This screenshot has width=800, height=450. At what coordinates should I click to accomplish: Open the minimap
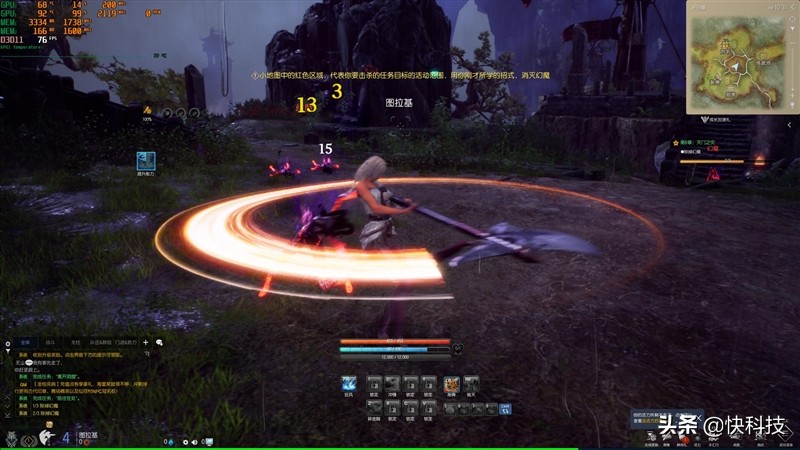(x=741, y=53)
